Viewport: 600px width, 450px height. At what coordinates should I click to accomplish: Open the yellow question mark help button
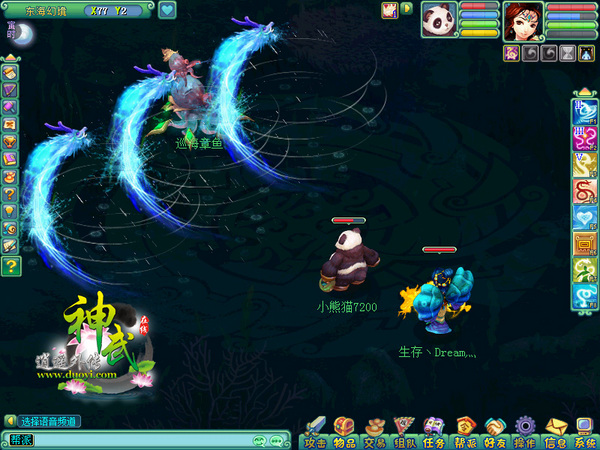[x=10, y=265]
